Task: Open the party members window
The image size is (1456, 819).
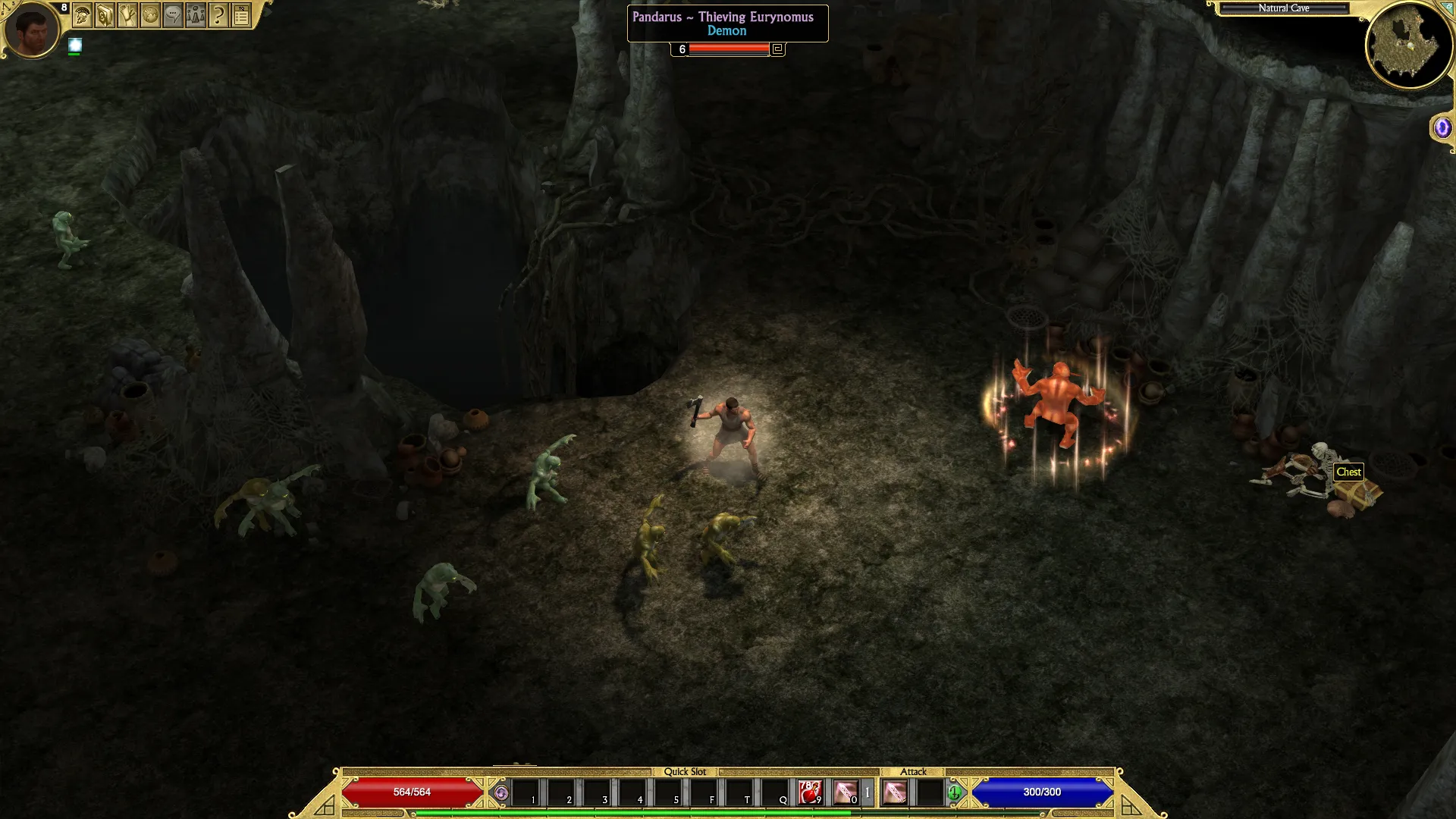Action: point(196,15)
